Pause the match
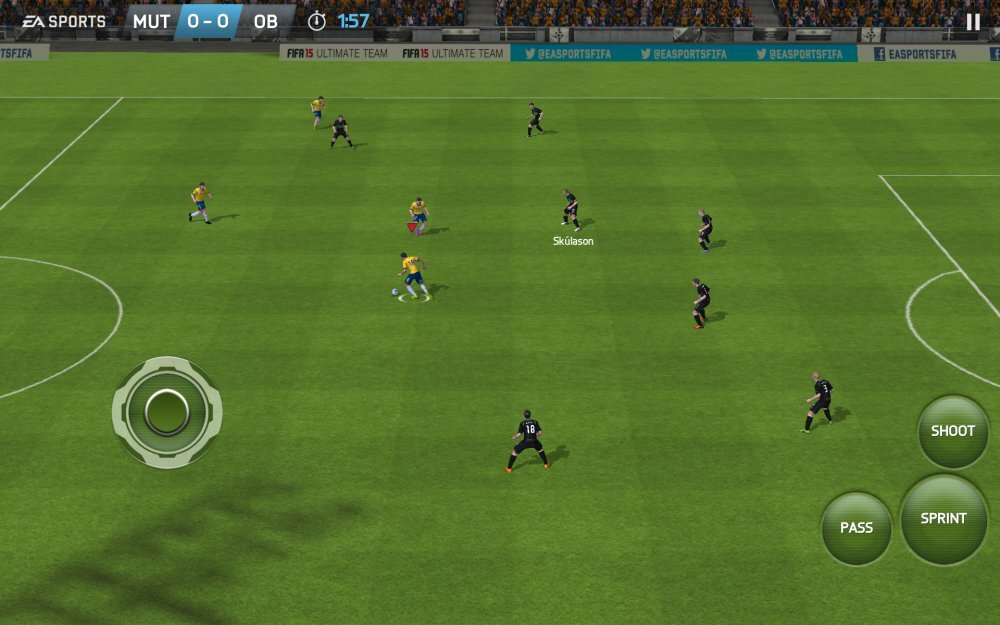This screenshot has width=1000, height=625. 973,22
